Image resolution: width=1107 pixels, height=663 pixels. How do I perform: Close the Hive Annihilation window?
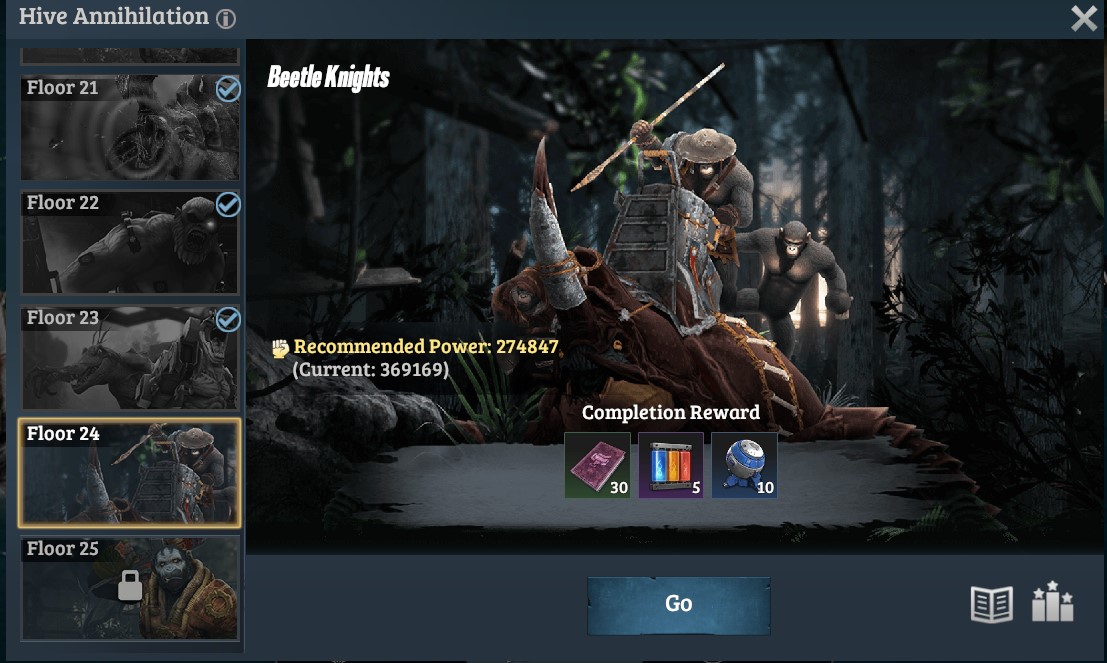tap(1084, 18)
